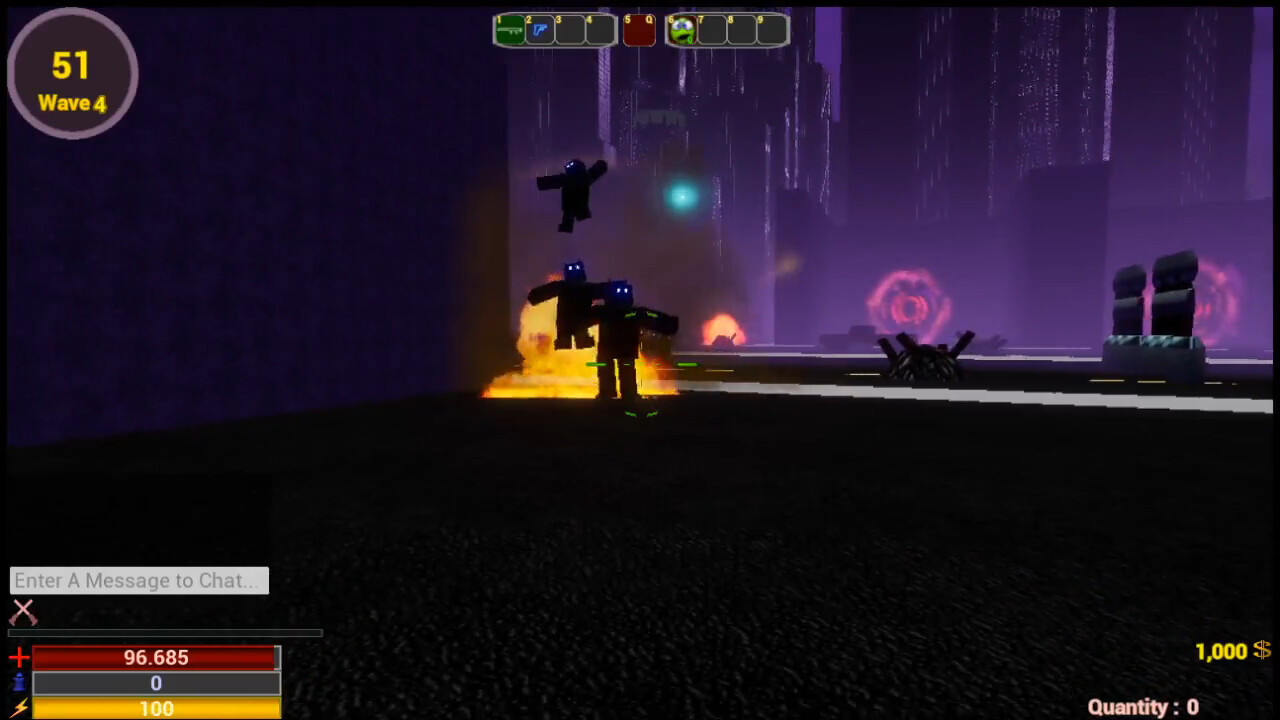Click the red 96.685 health bar
Image resolution: width=1280 pixels, height=720 pixels.
(156, 658)
